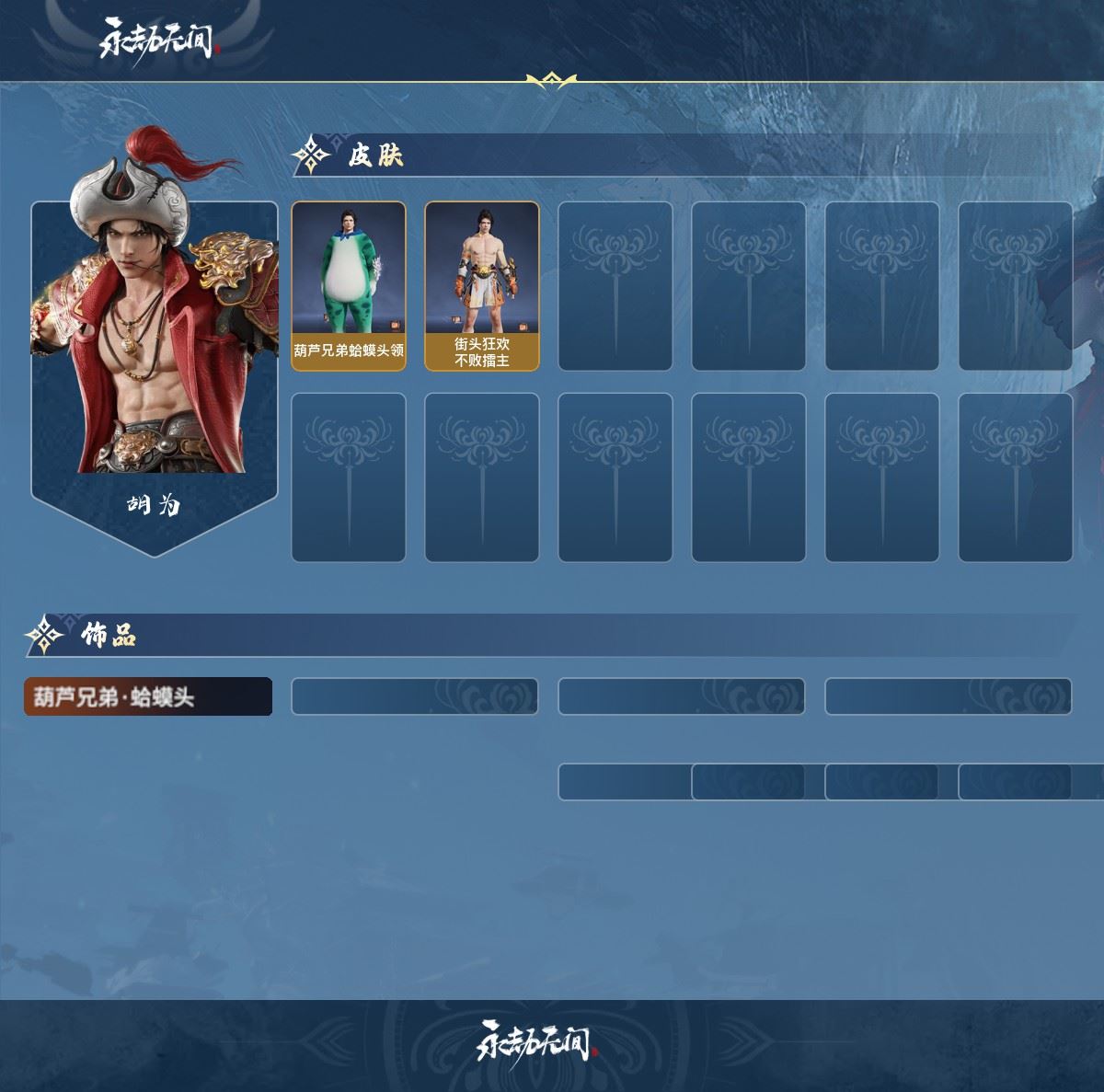
Task: Select the 葫芦兄弟蛤蟆头领 frog skin card
Action: point(349,286)
